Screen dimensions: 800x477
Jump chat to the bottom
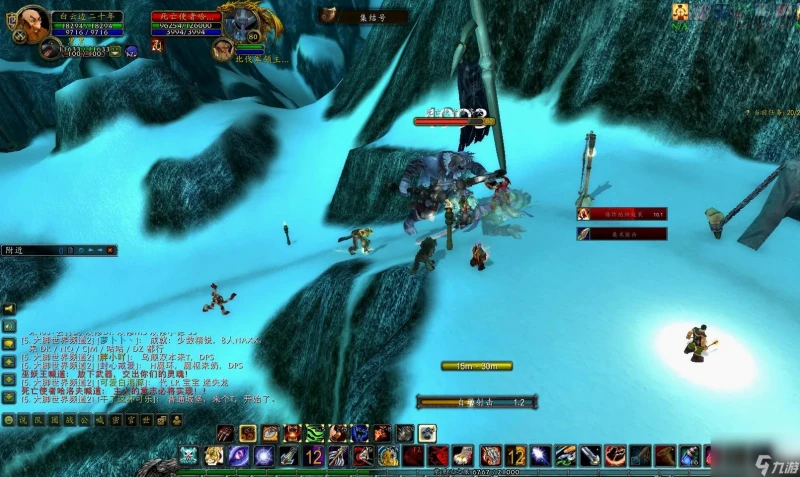(8, 398)
